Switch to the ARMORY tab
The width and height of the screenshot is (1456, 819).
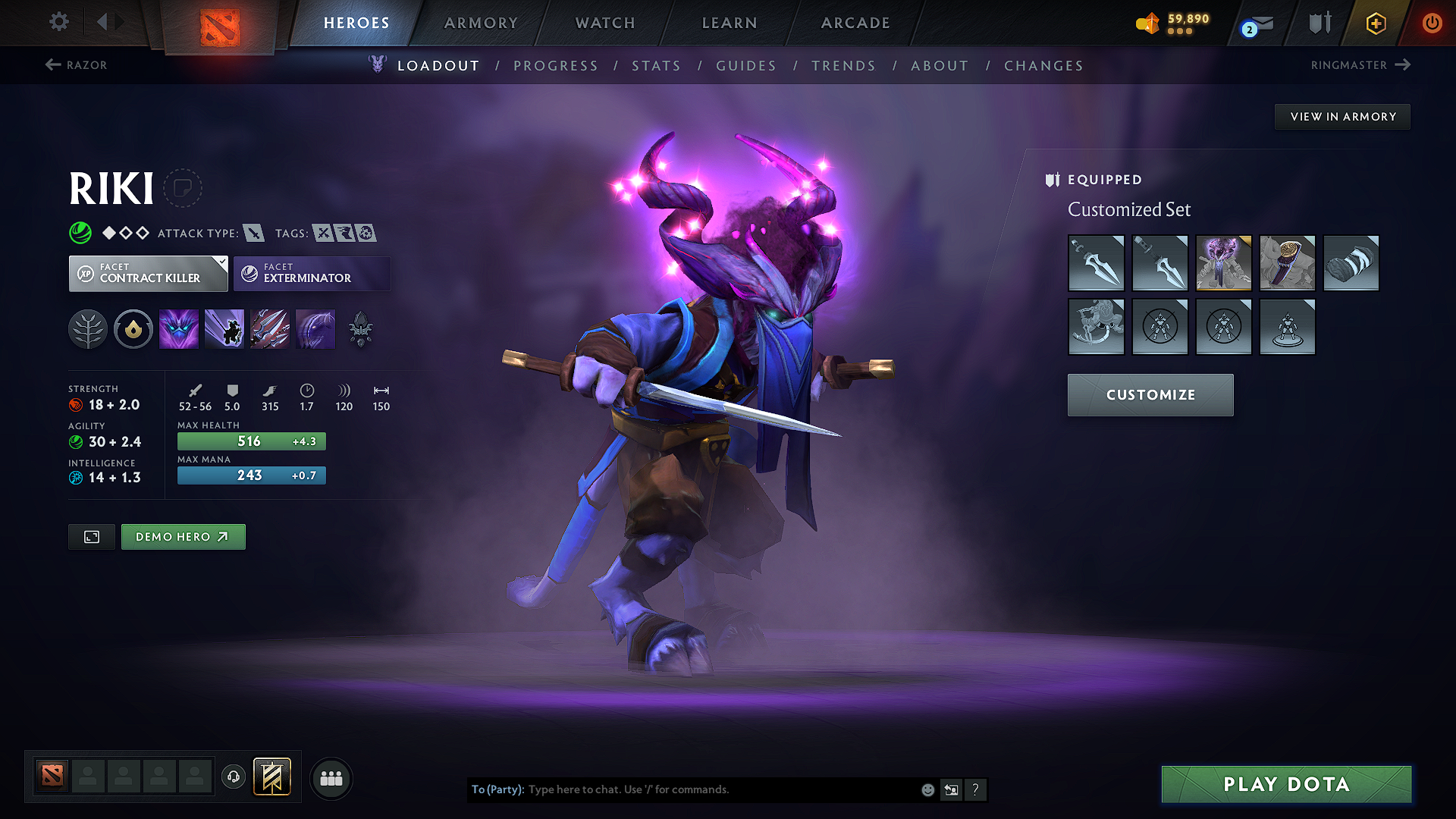tap(480, 23)
